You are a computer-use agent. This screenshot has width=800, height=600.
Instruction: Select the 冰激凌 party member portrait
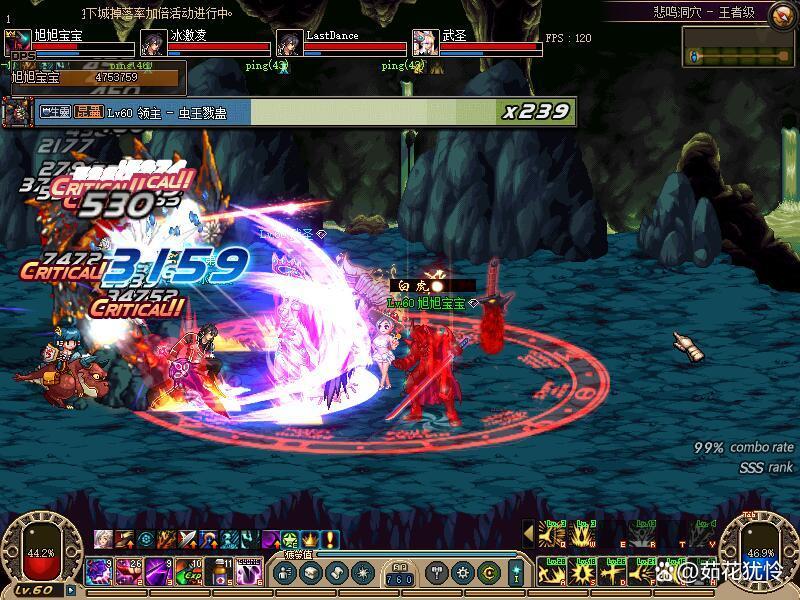point(153,43)
